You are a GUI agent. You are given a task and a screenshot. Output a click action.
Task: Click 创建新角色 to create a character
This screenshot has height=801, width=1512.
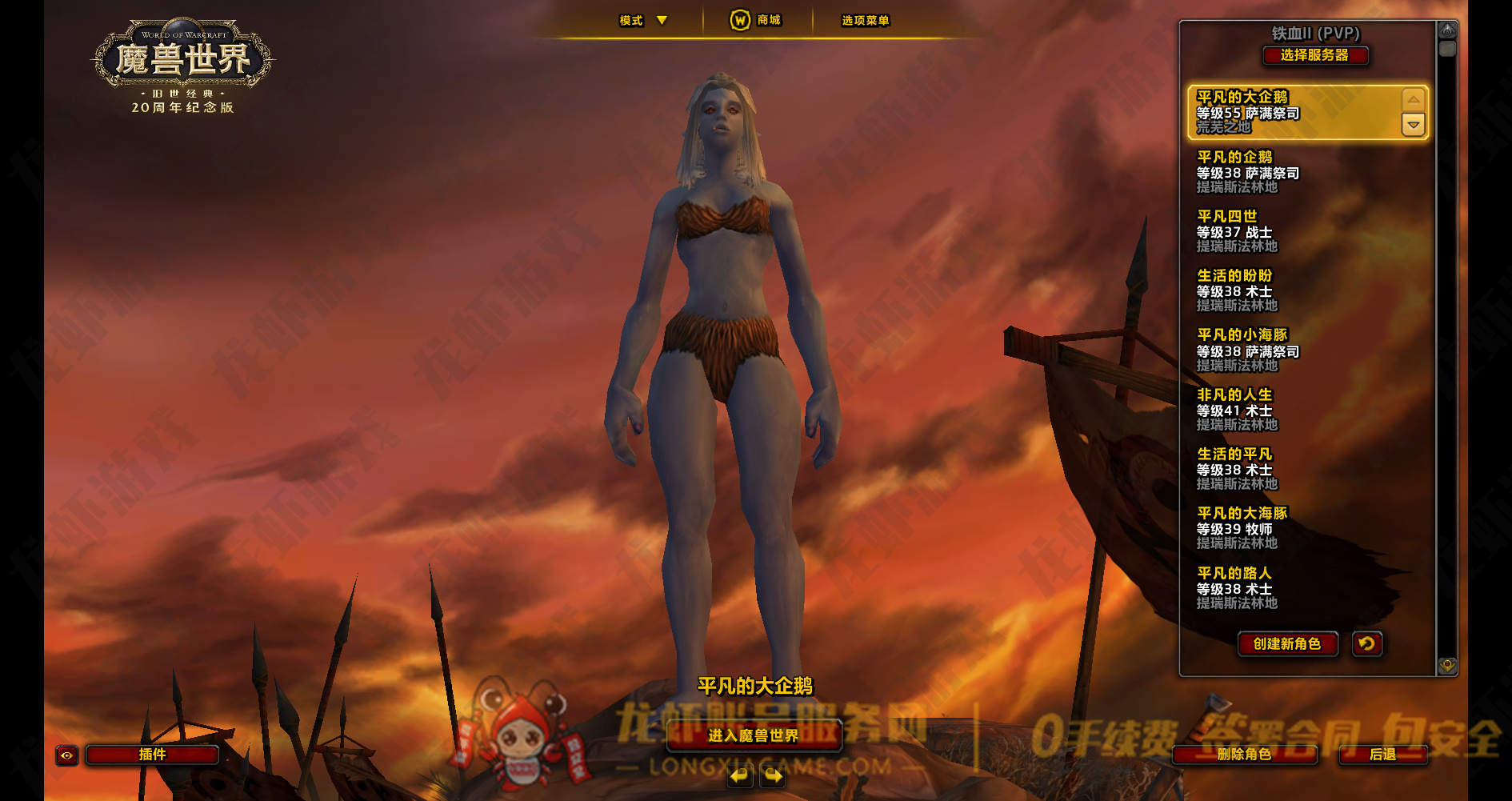[x=1287, y=644]
